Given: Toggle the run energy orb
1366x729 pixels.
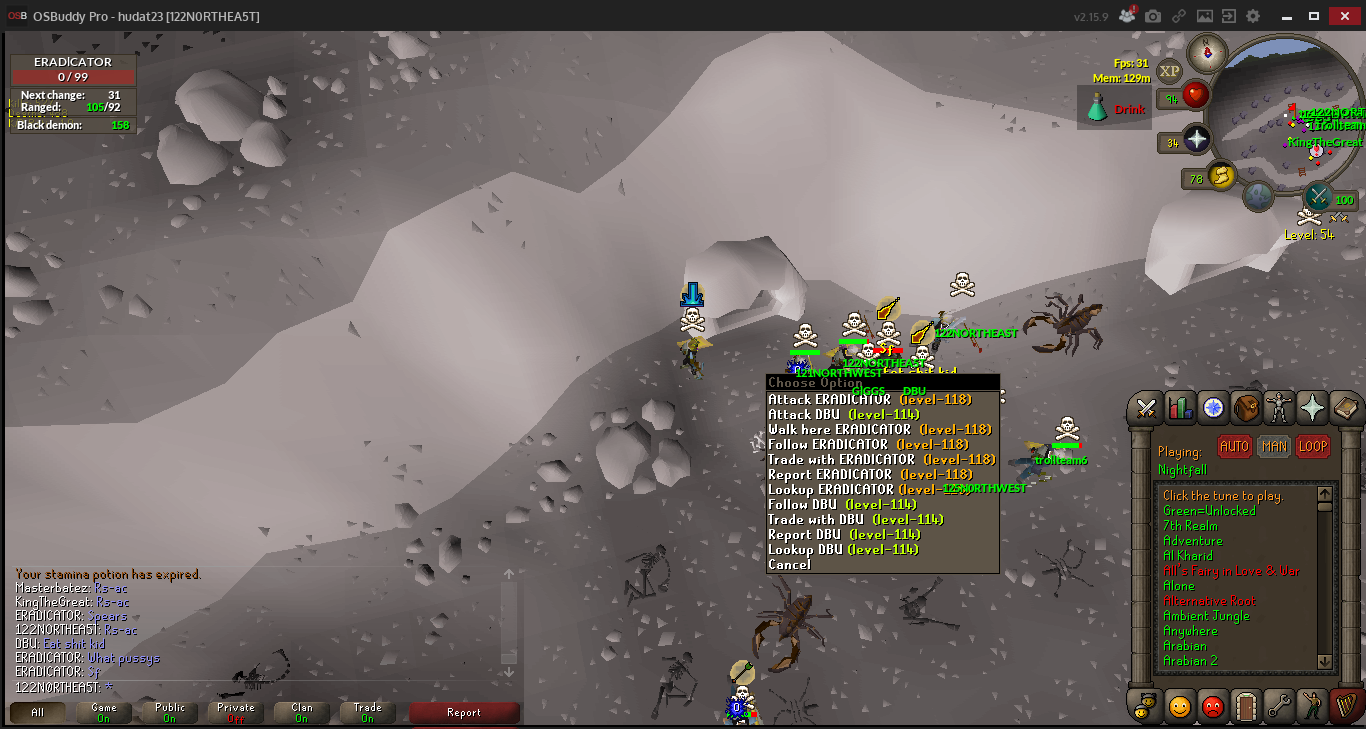Looking at the screenshot, I should tap(1220, 178).
